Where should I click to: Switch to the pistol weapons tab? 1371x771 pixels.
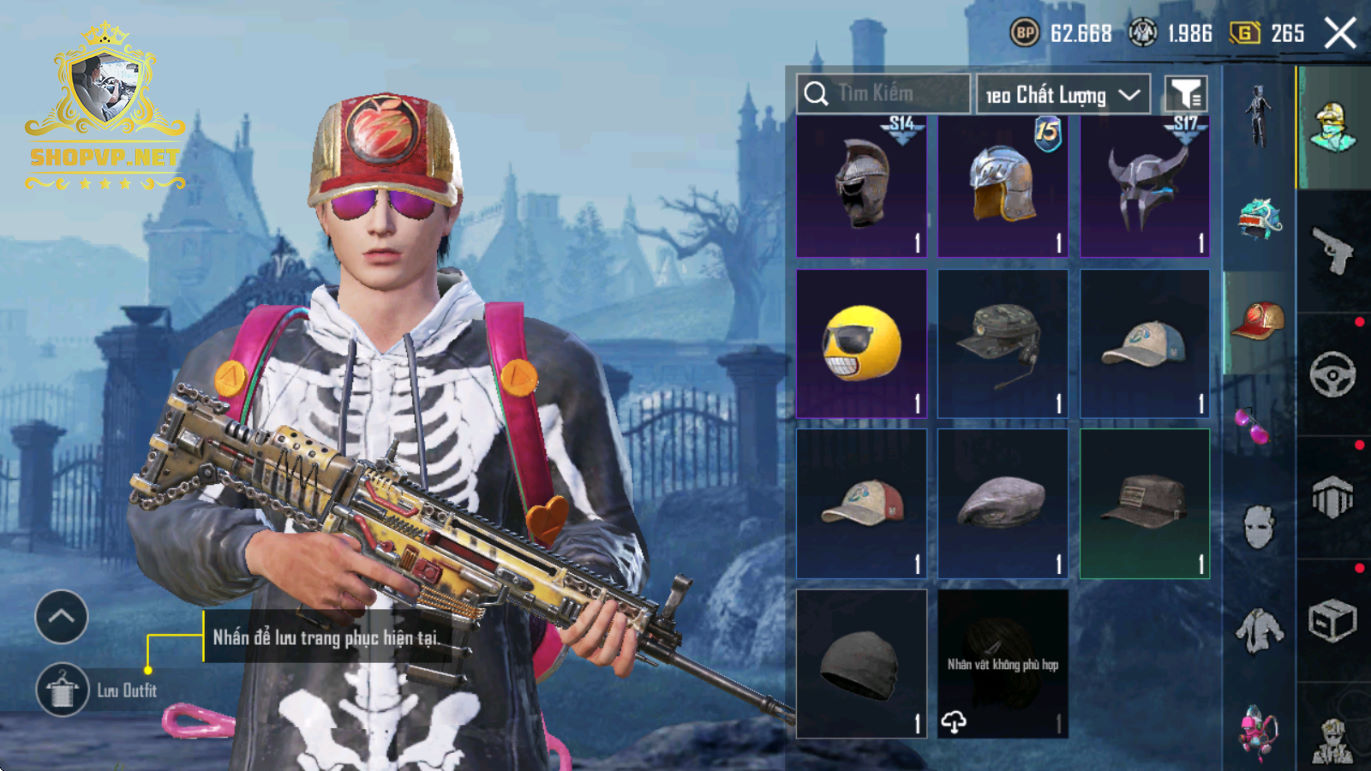[1333, 250]
